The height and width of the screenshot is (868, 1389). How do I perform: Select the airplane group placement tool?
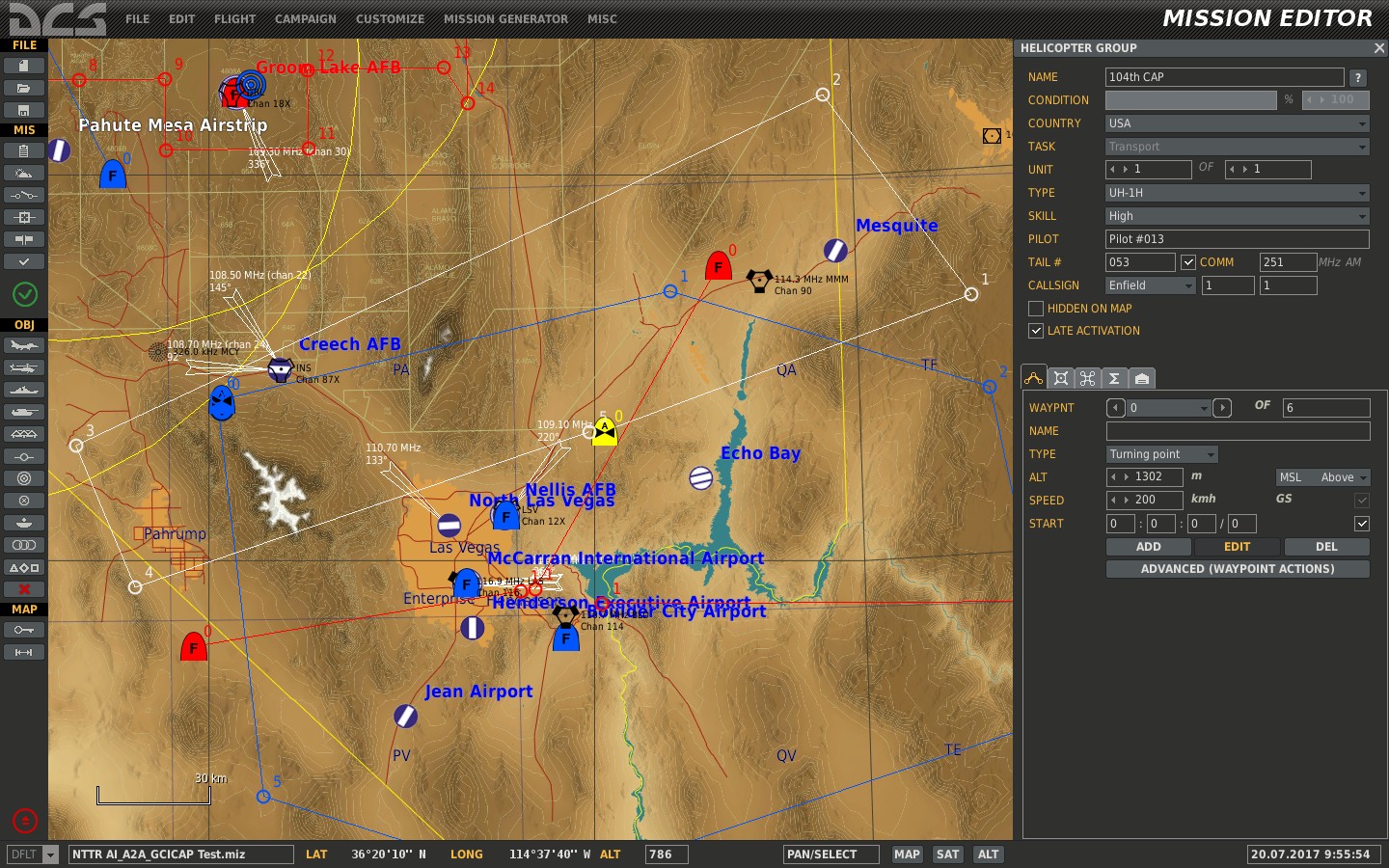[x=23, y=345]
